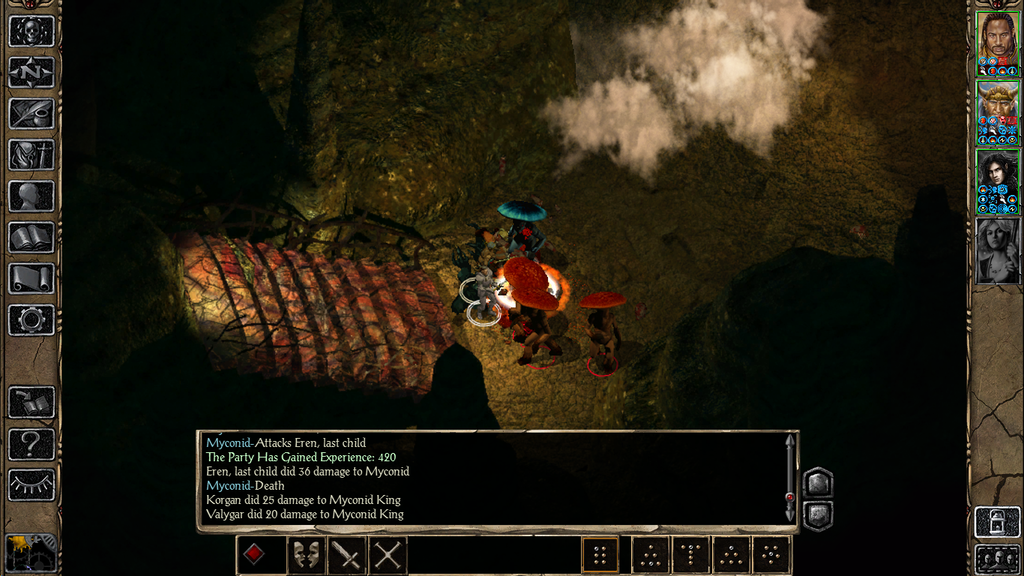Screen dimensions: 1024x576
Task: Select the dark-skinned man's portrait
Action: pyautogui.click(x=997, y=40)
